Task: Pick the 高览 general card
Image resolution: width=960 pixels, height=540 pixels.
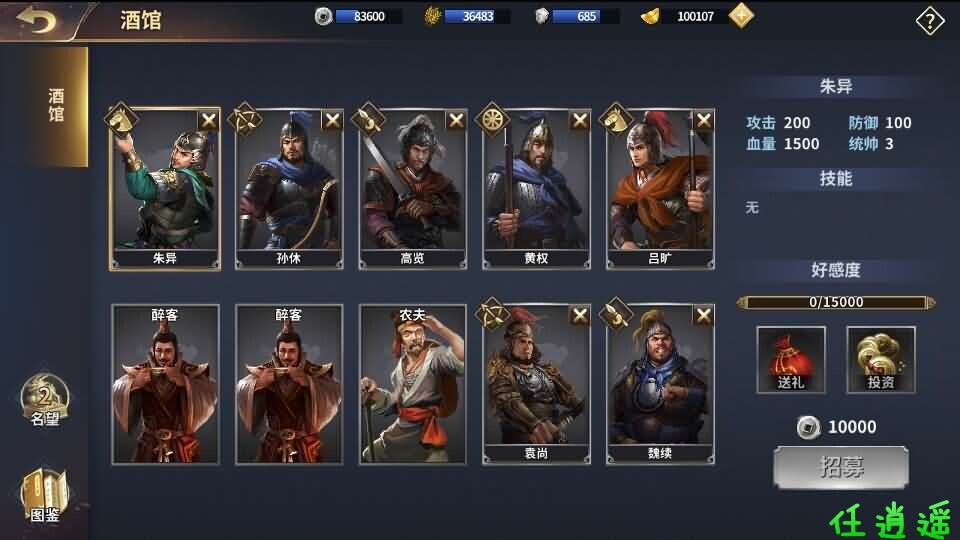Action: pos(413,190)
